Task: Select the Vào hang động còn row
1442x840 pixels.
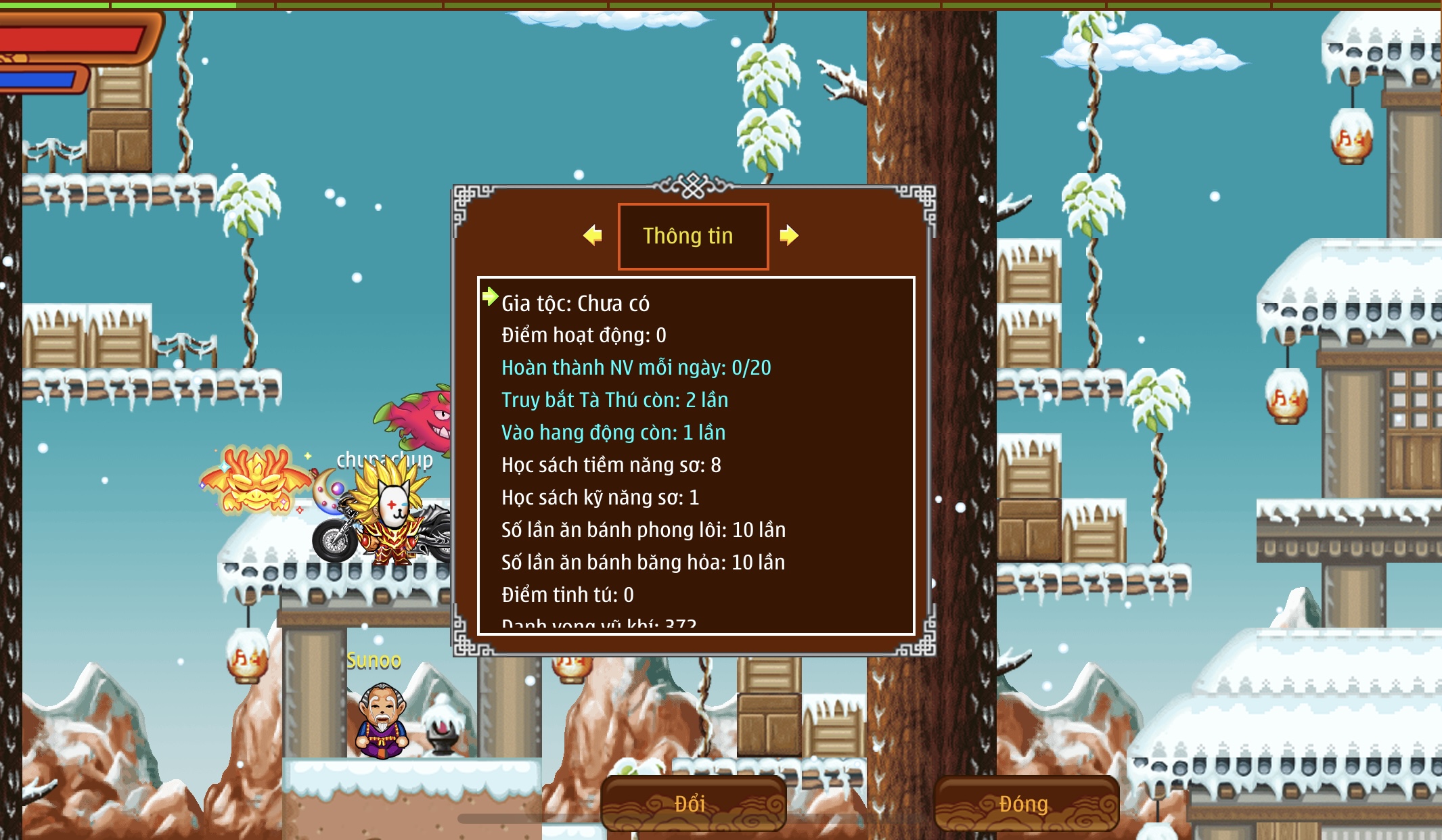Action: (x=613, y=433)
